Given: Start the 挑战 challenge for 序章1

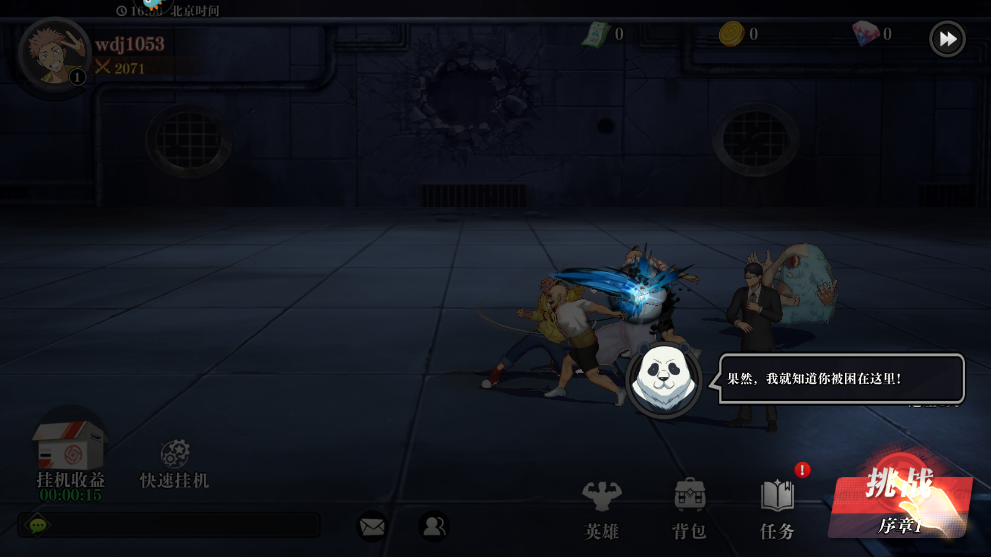Looking at the screenshot, I should (899, 500).
